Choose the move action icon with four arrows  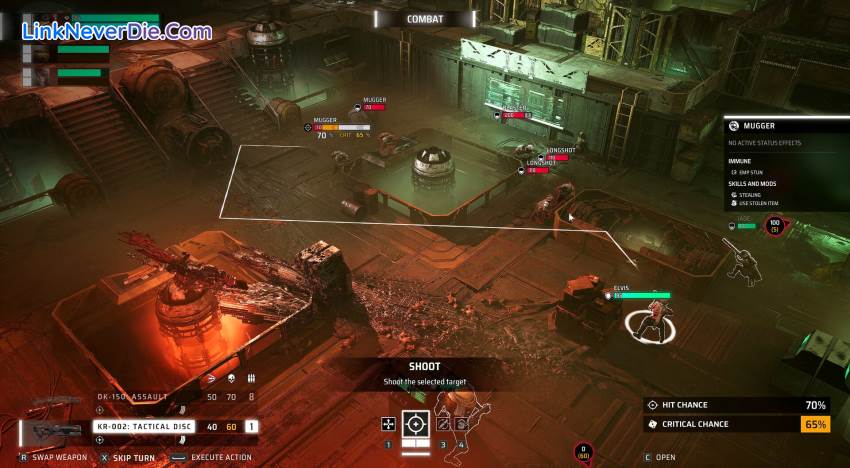click(388, 424)
